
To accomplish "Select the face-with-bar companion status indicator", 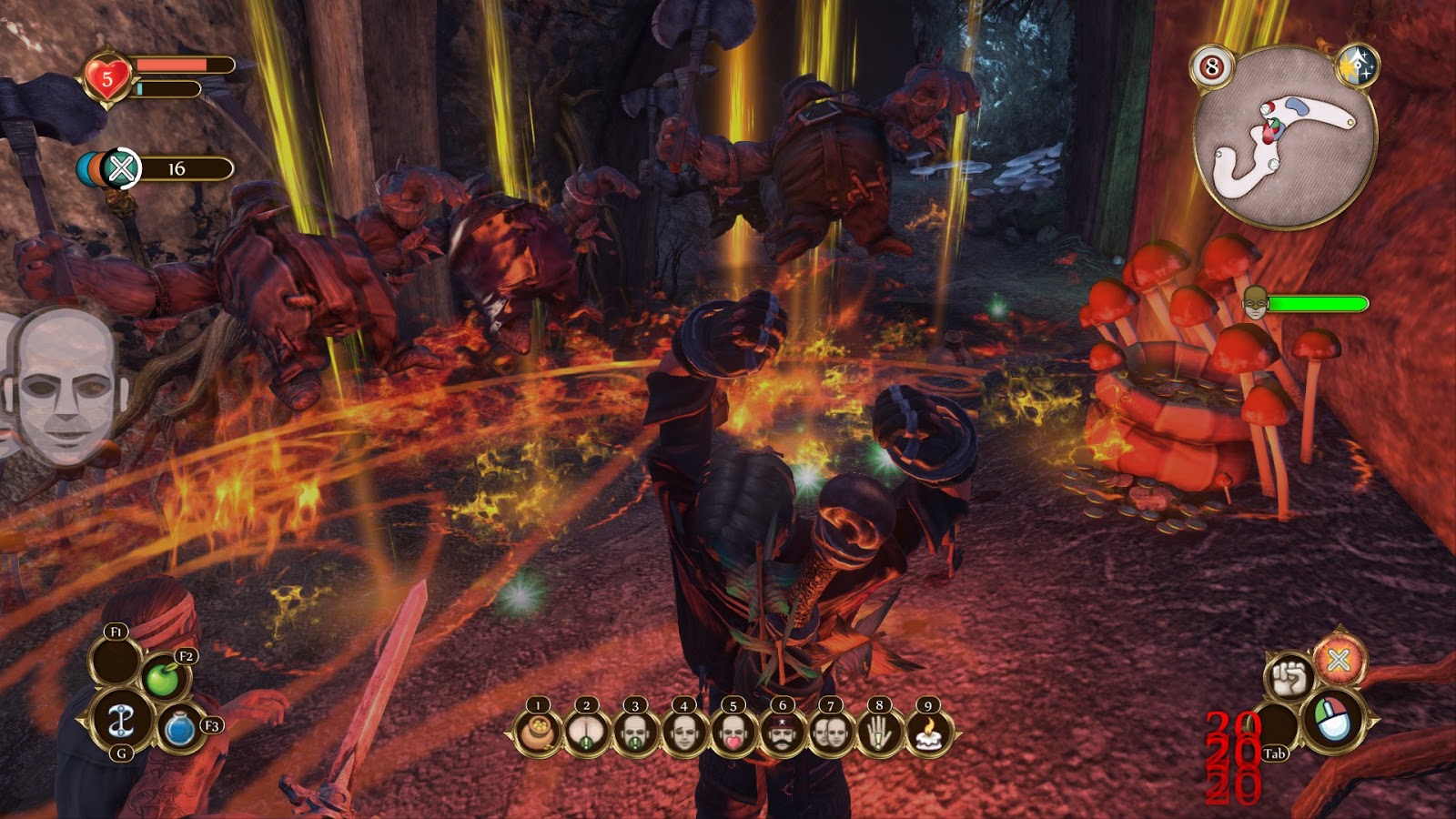I will coord(1256,303).
